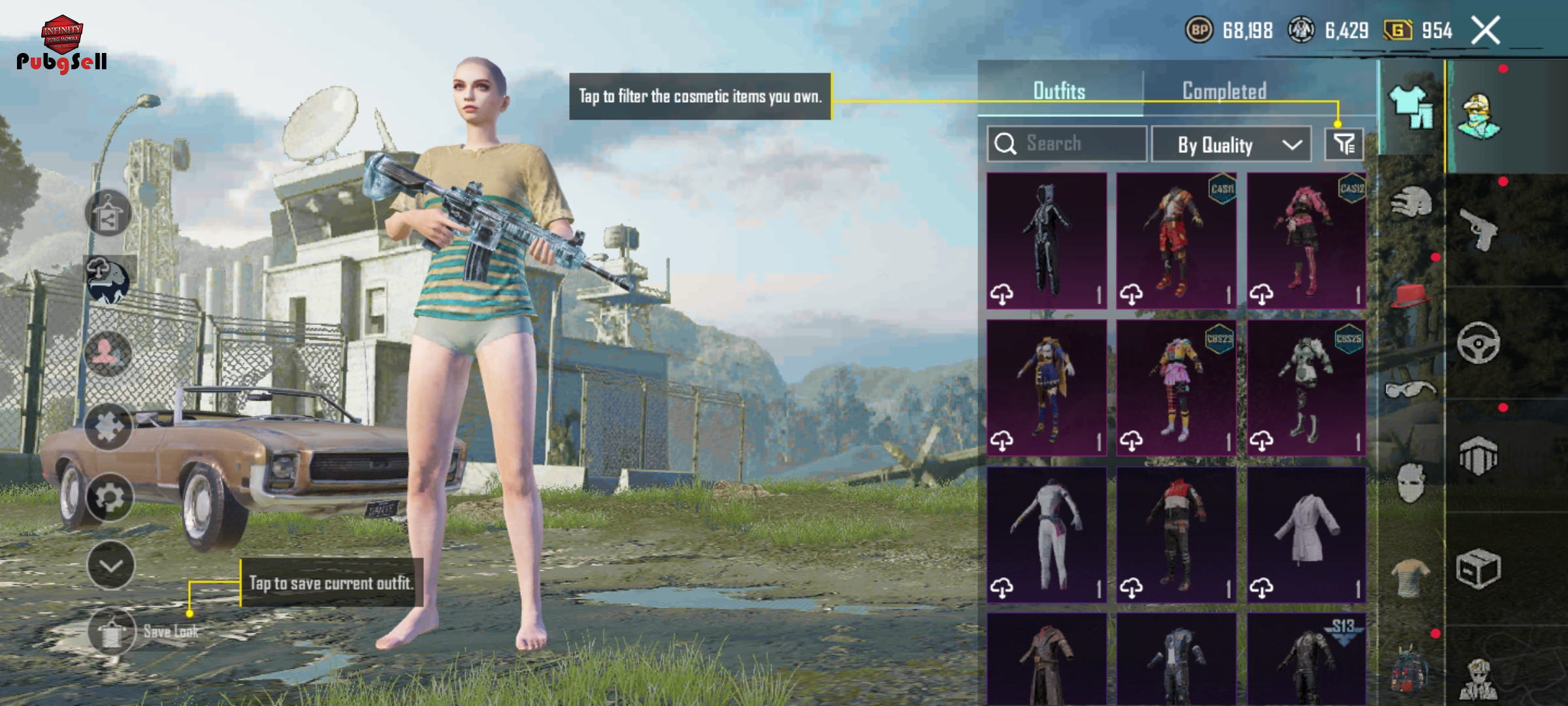The image size is (1568, 706).
Task: Switch to the Completed tab
Action: (x=1224, y=91)
